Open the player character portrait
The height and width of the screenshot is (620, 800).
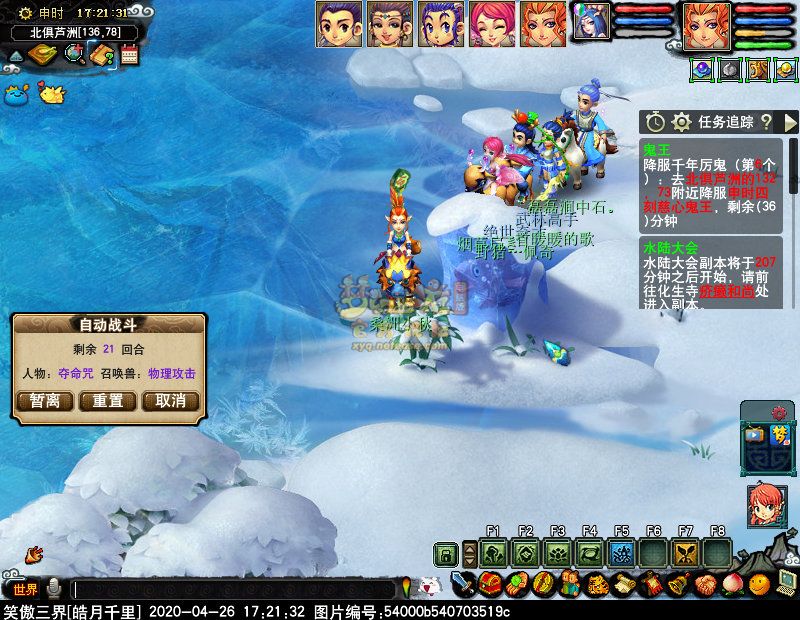click(x=707, y=25)
